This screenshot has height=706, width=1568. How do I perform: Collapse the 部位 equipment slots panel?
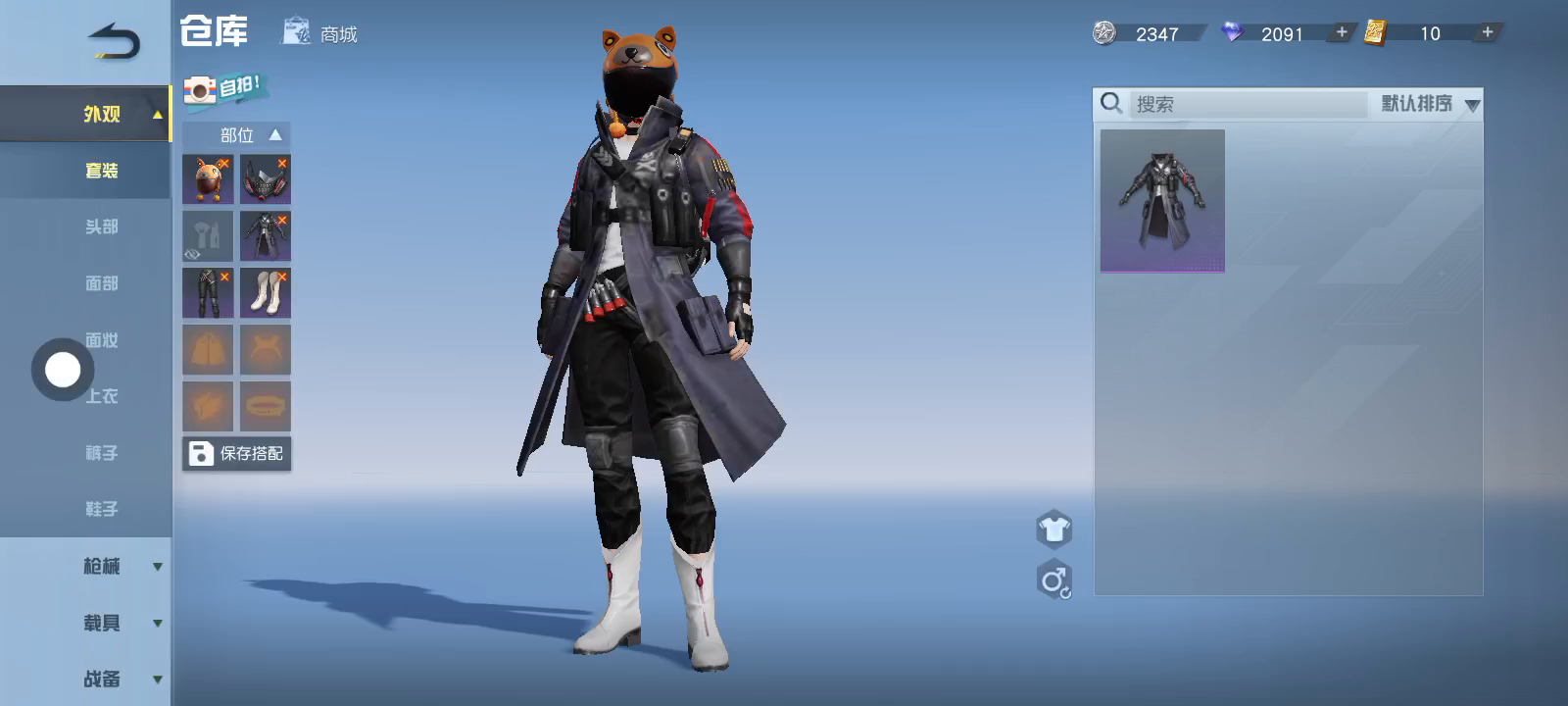(x=274, y=135)
